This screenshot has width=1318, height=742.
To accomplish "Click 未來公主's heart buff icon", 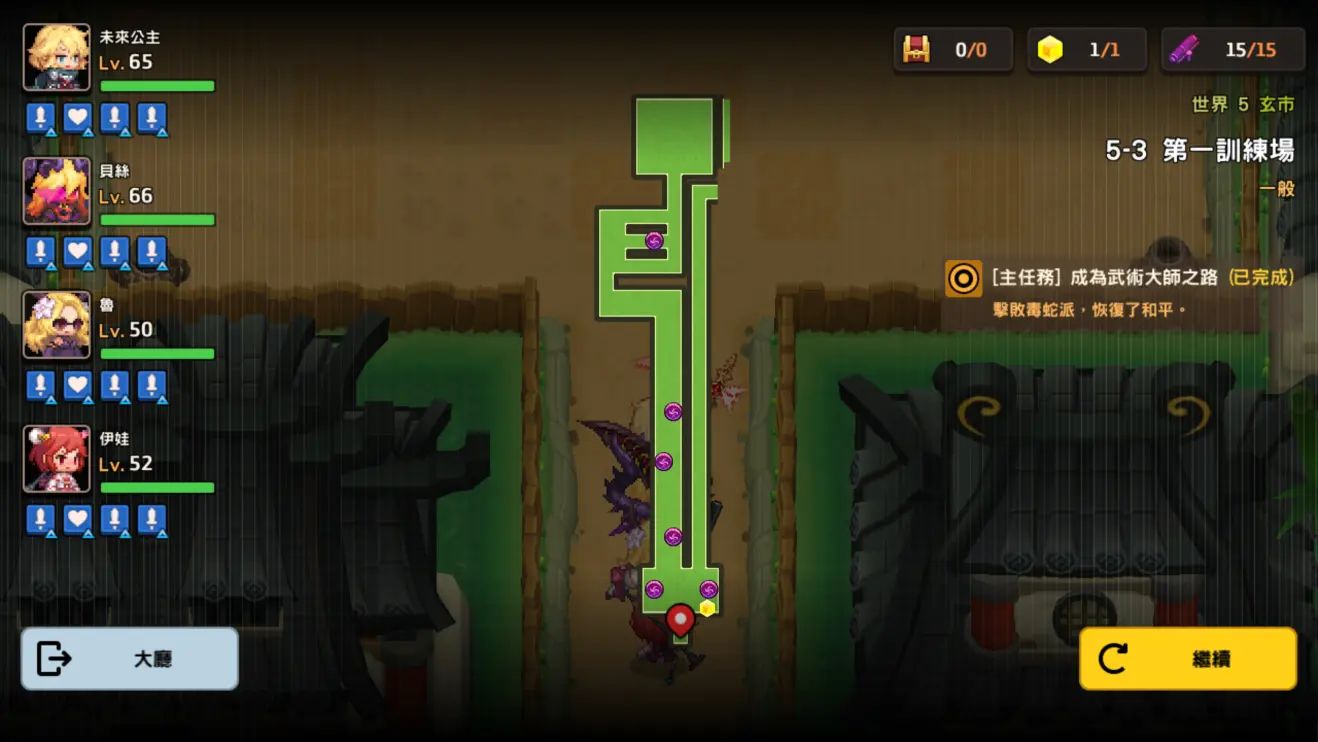I will [x=77, y=118].
